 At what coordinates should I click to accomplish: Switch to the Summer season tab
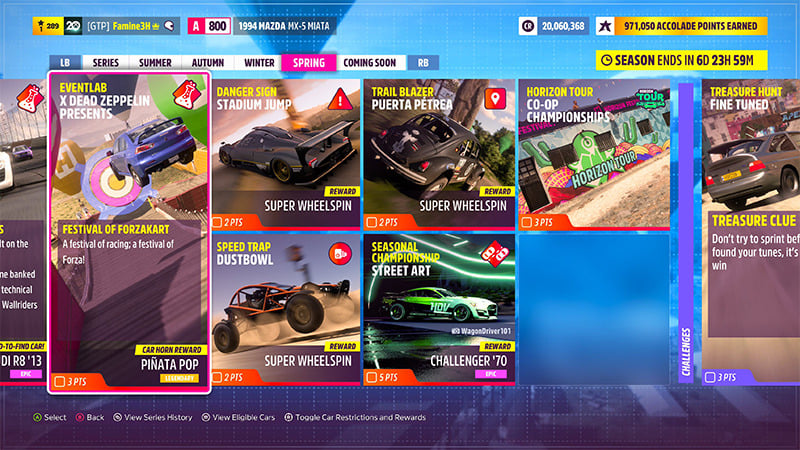coord(155,62)
